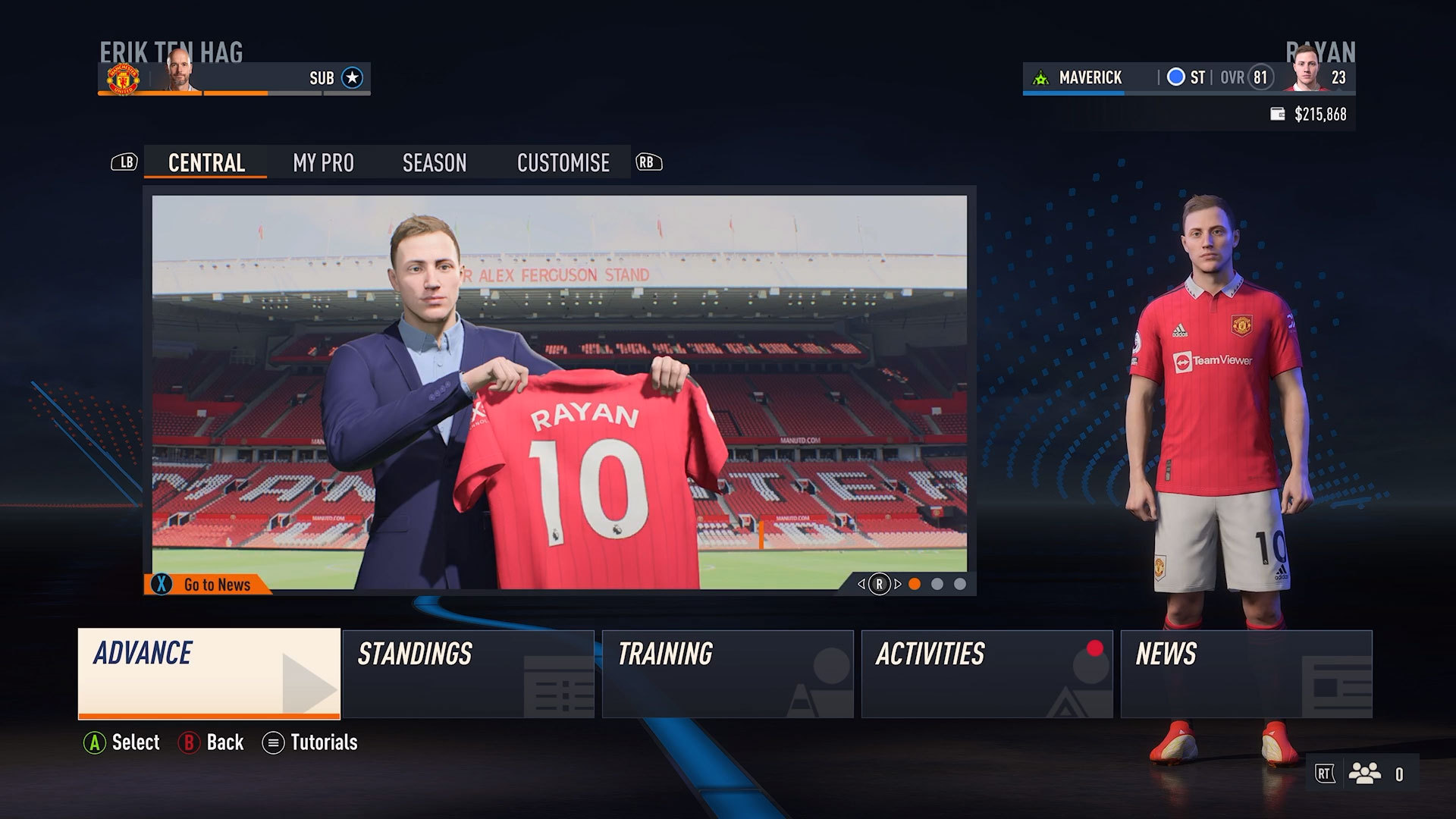Click the Rayan shirt news thumbnail
1456x819 pixels.
(x=559, y=391)
